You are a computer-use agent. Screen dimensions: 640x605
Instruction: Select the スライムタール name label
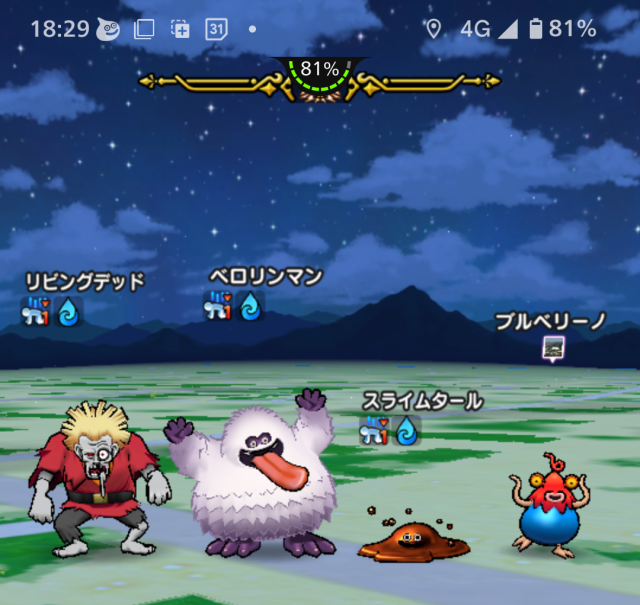point(423,401)
